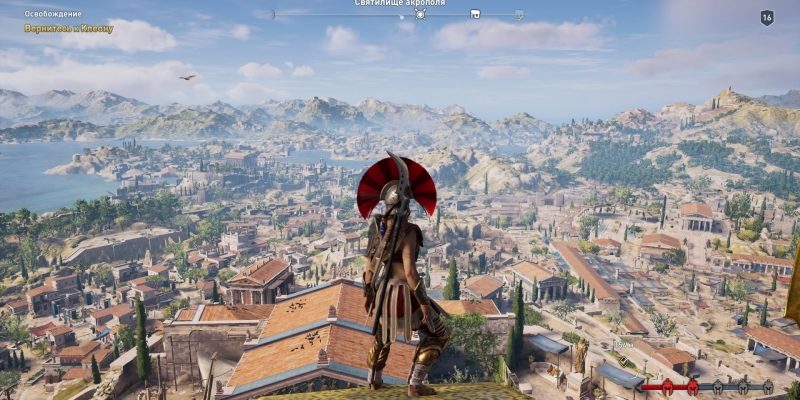Select the white building marker on compass
The image size is (800, 400).
click(x=474, y=15)
